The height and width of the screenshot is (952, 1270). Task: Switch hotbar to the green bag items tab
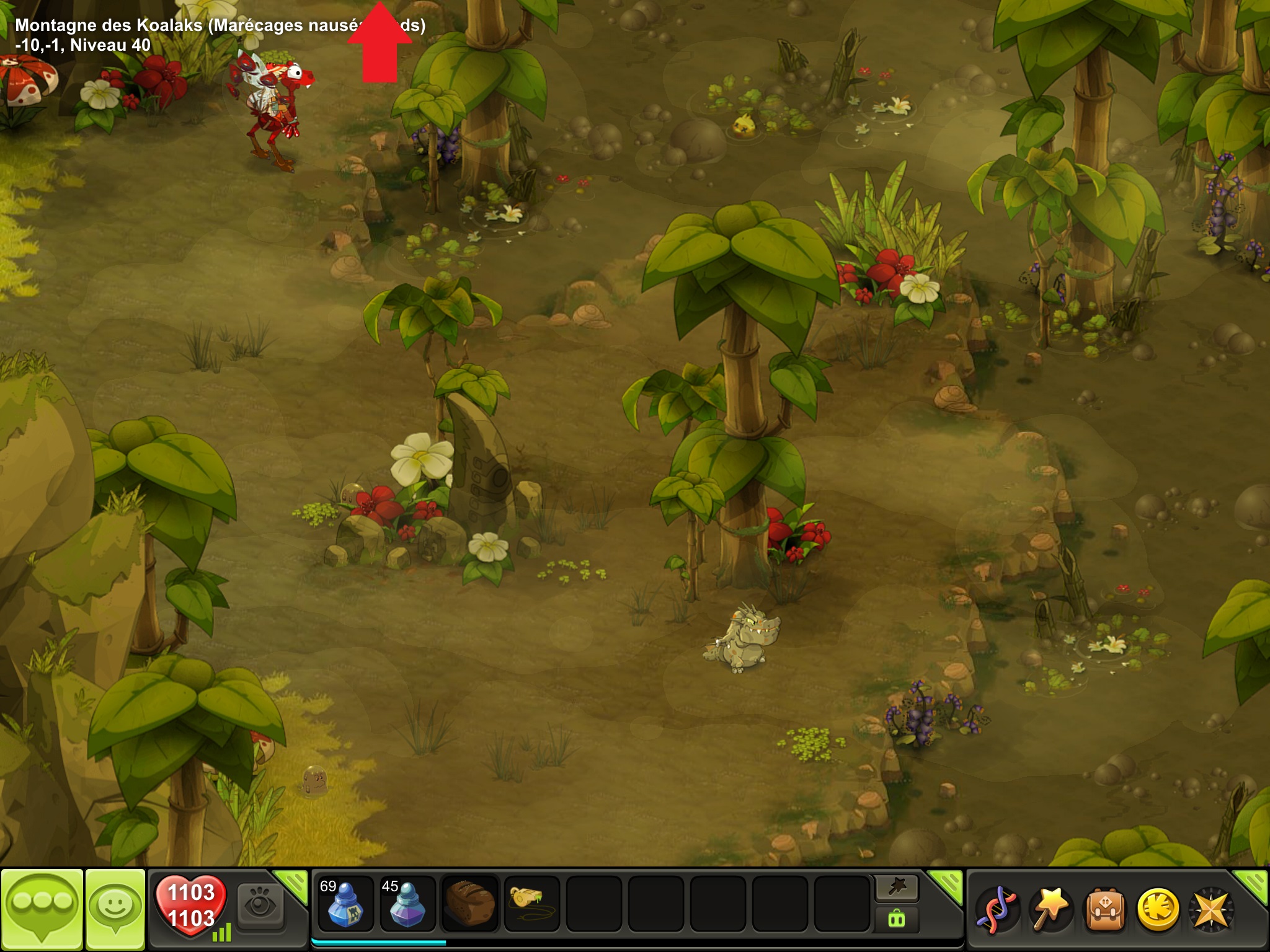(x=897, y=919)
